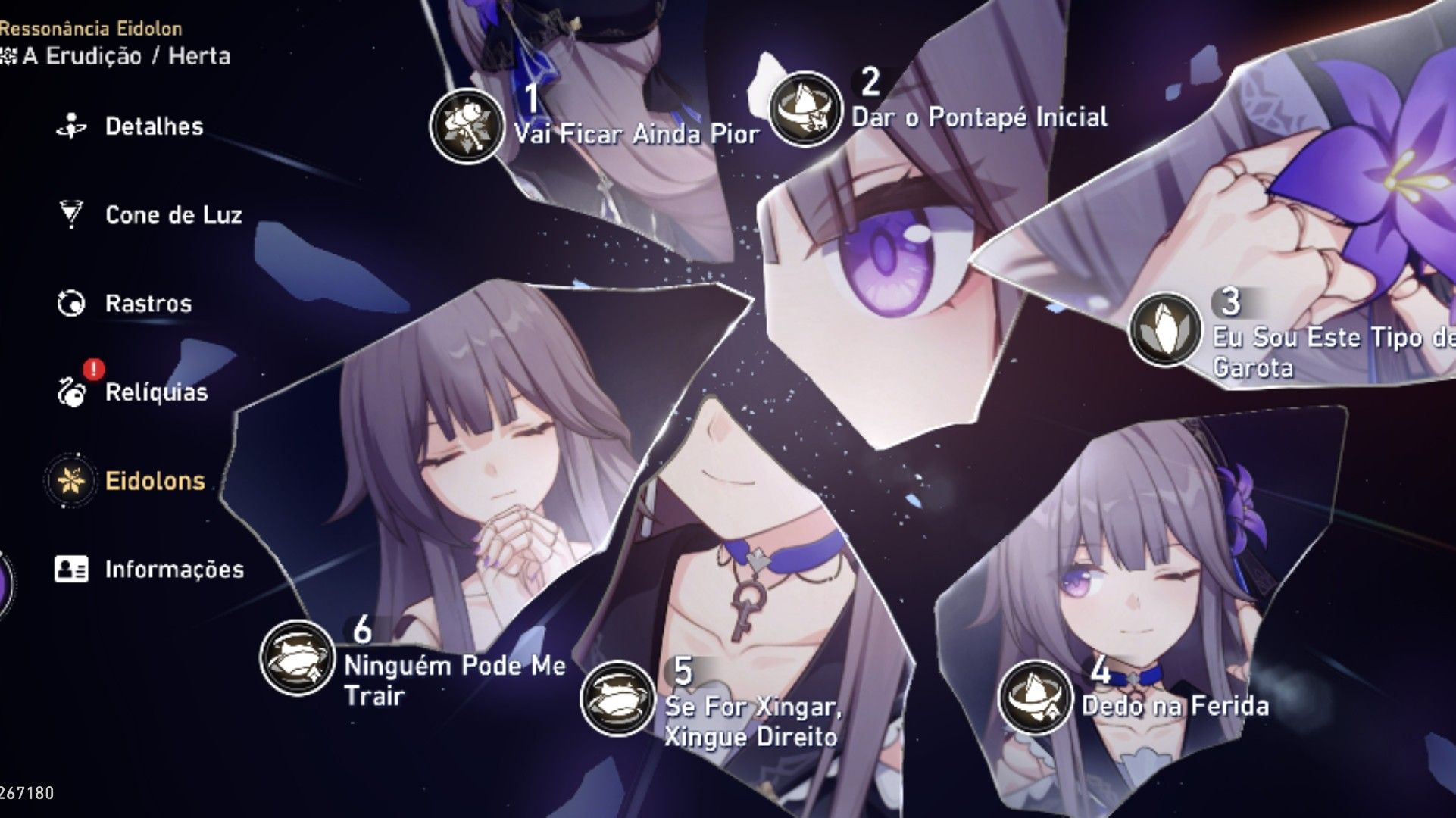
Task: Open the Rastros menu entry
Action: 148,303
